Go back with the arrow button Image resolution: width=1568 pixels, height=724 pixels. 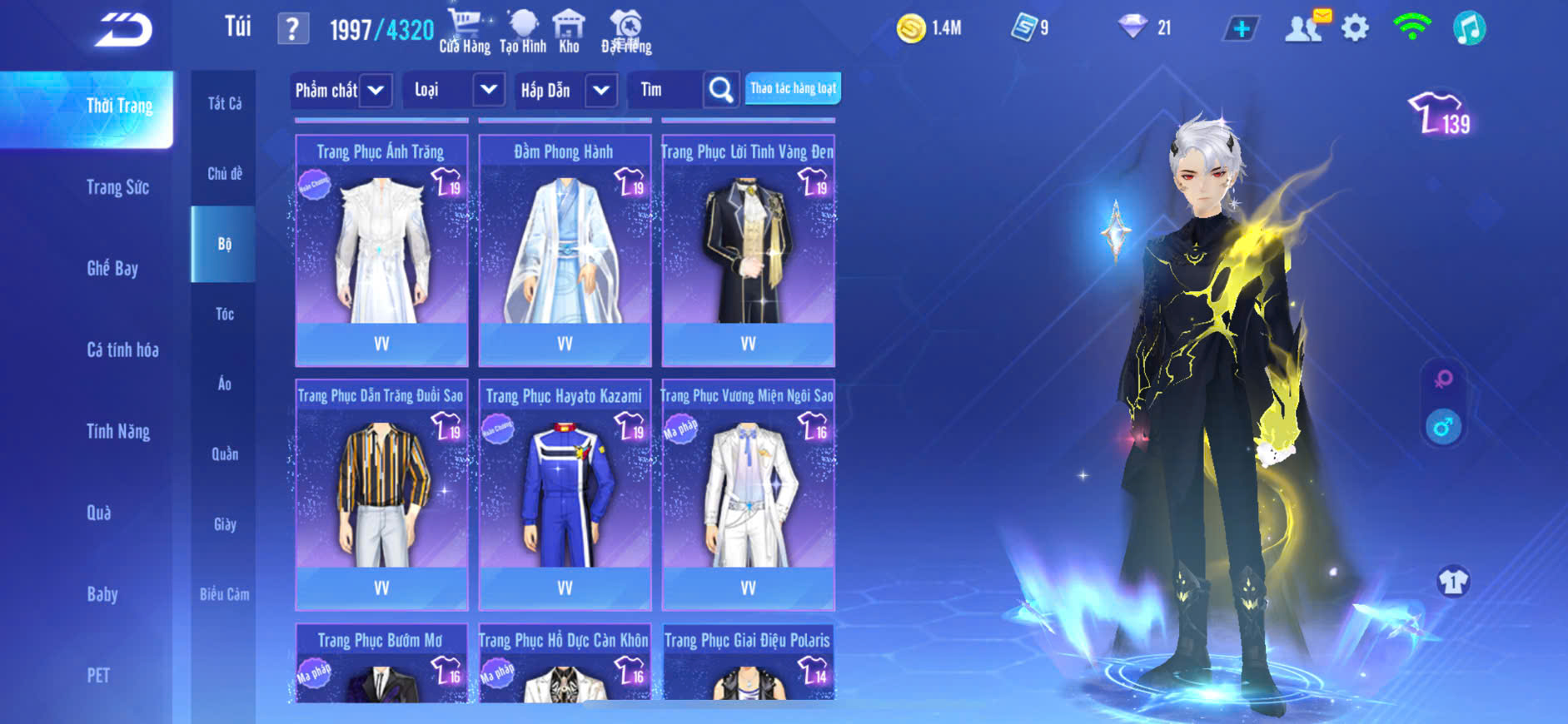coord(123,30)
